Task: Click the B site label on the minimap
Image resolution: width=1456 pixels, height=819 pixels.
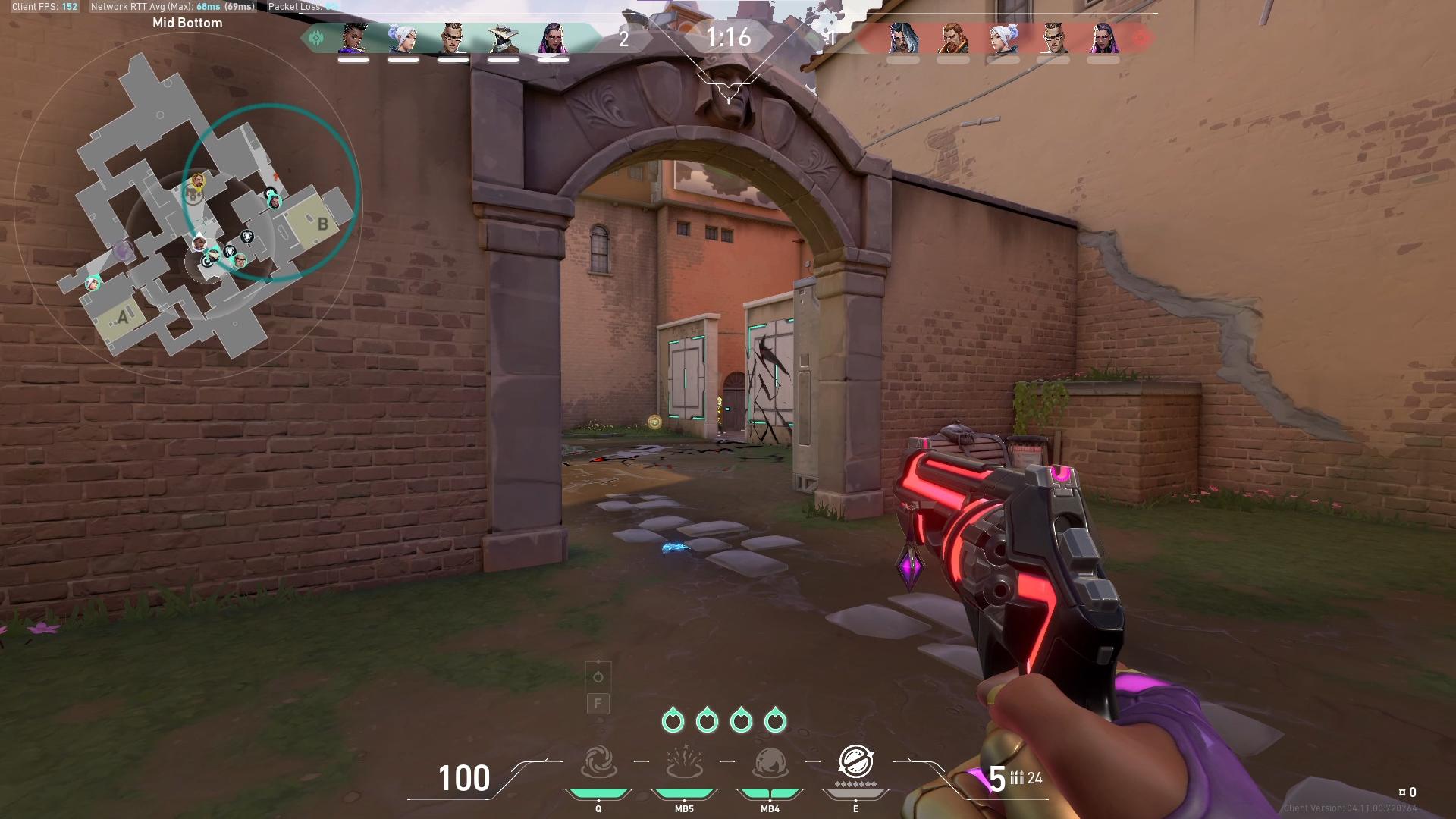Action: tap(324, 224)
